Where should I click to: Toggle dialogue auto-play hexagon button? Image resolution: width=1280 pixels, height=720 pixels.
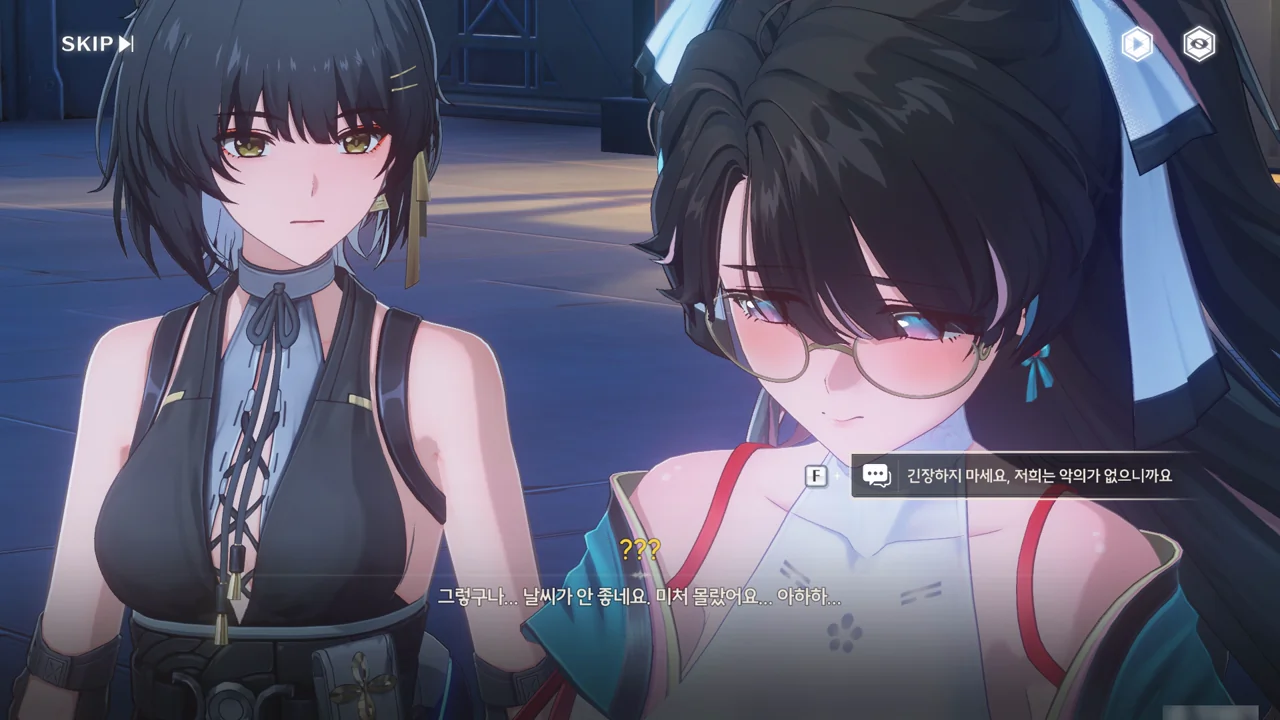[x=1137, y=44]
